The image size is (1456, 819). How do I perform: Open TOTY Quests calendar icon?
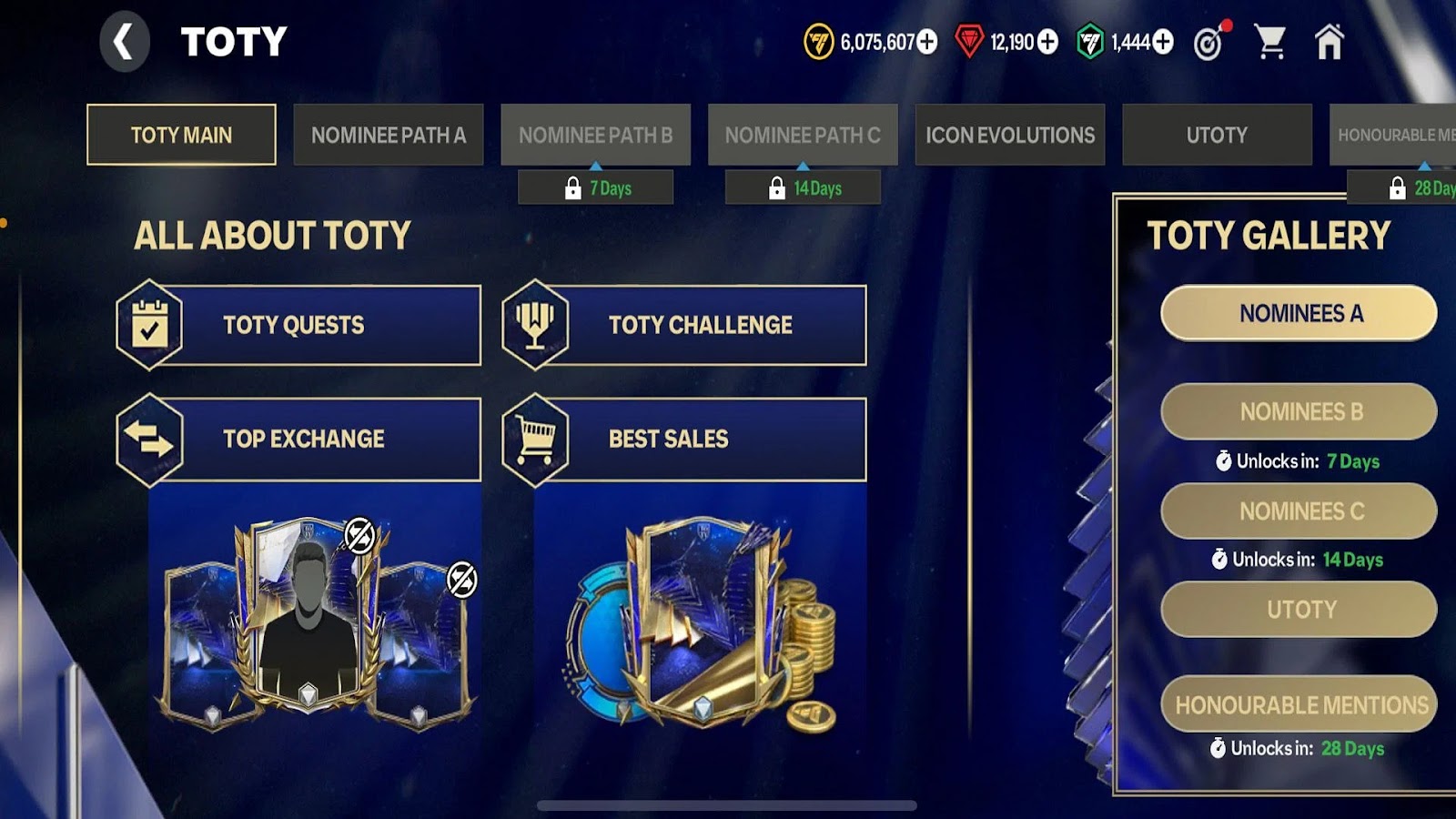pyautogui.click(x=153, y=325)
